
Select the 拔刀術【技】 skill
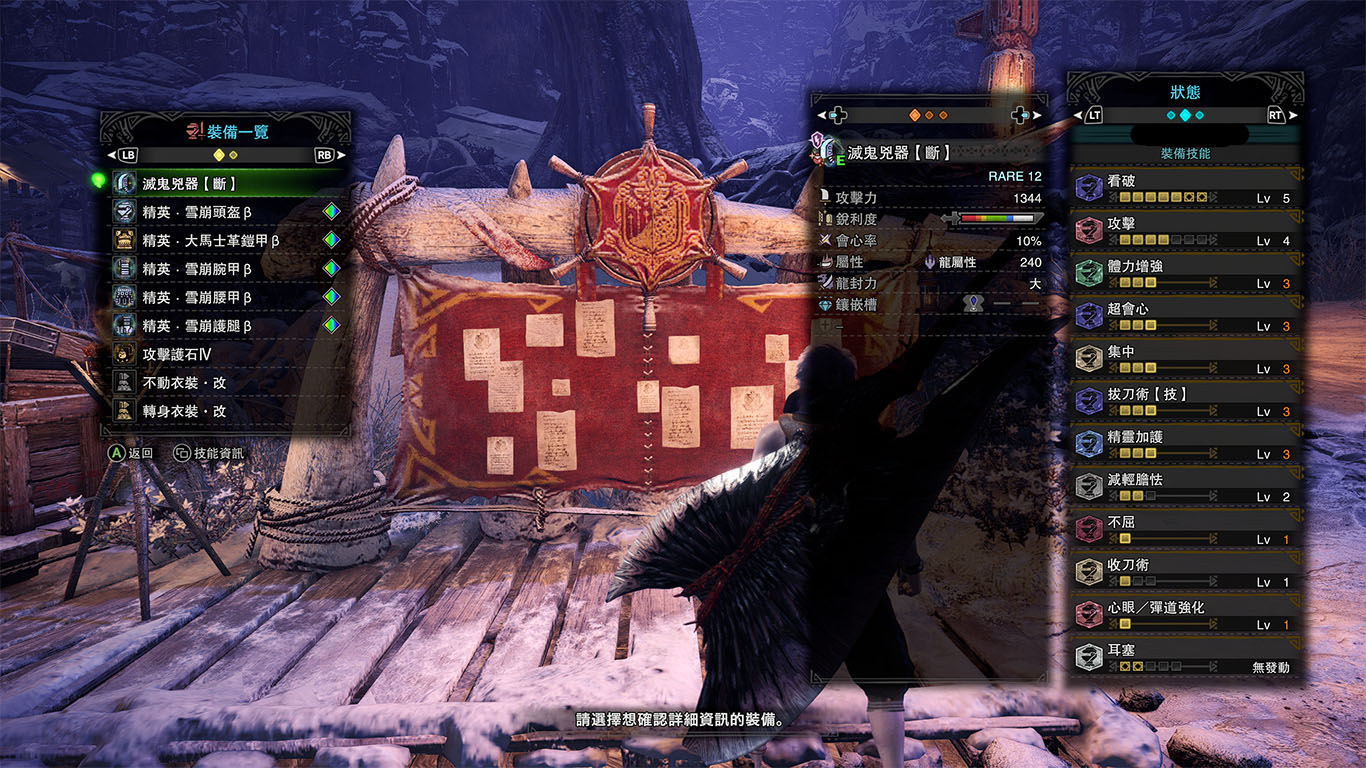tap(1185, 402)
